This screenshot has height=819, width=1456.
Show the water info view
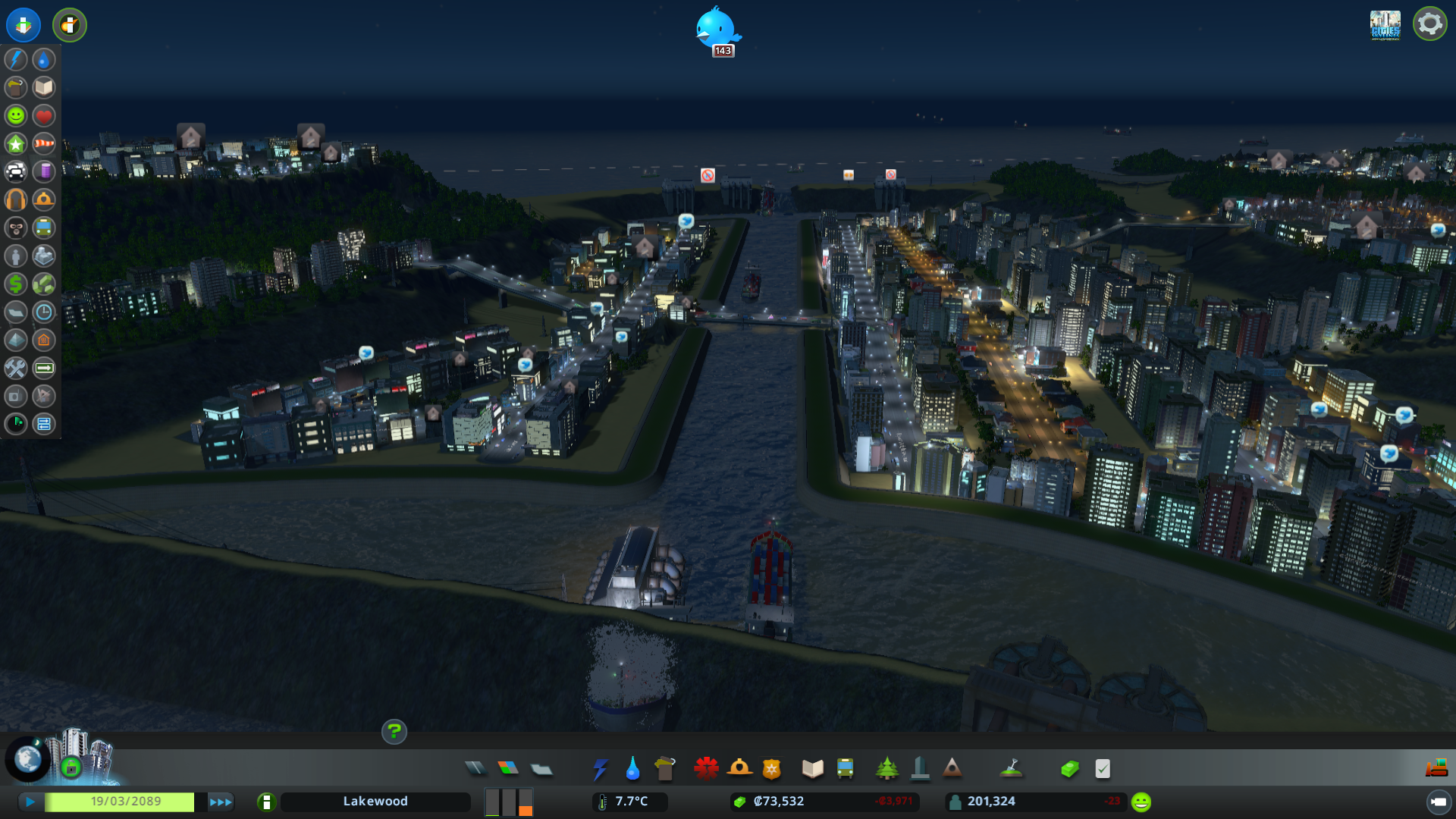tap(44, 59)
